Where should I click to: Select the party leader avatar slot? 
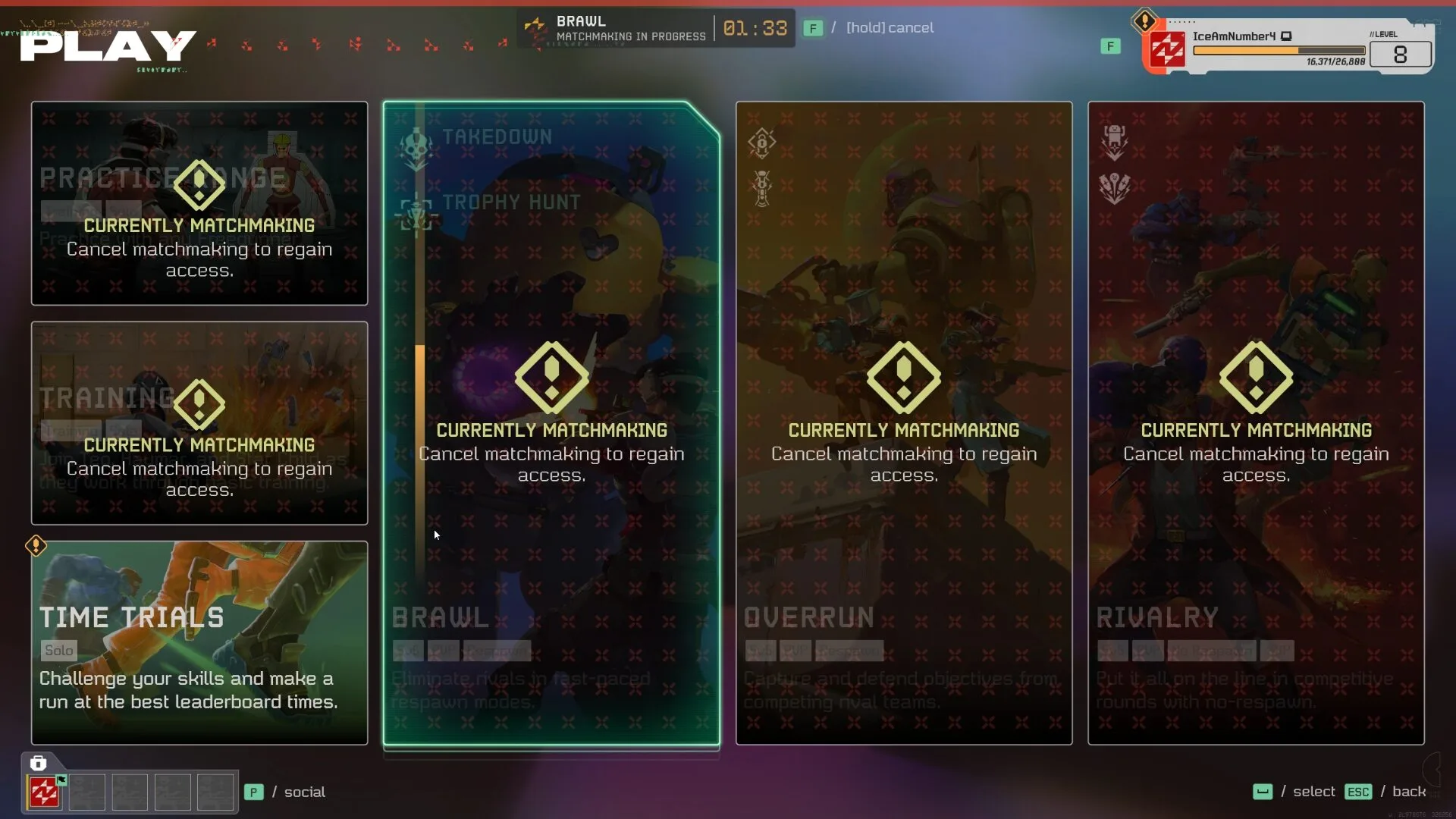click(x=44, y=792)
